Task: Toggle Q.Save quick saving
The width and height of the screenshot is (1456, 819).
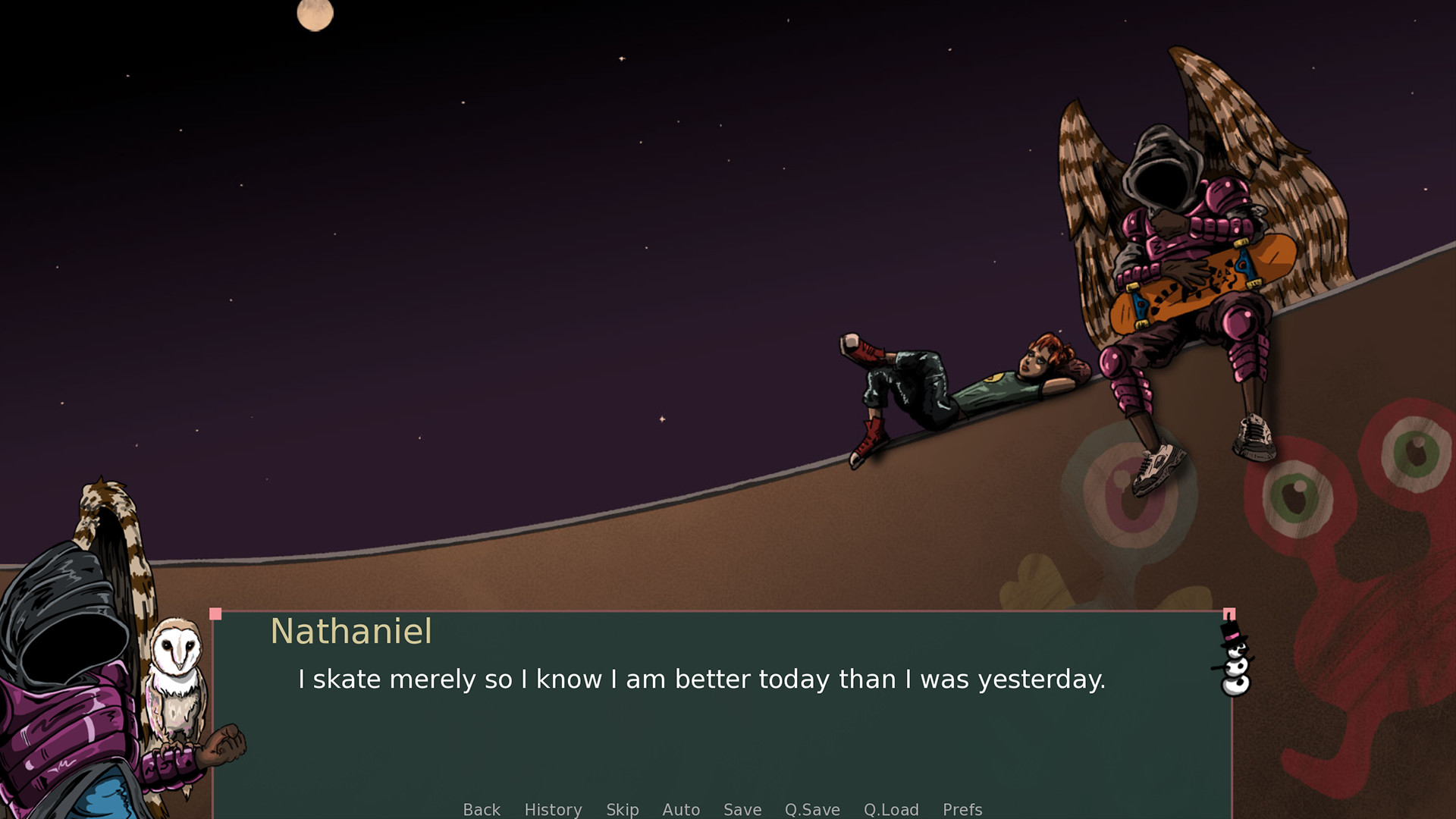Action: point(812,810)
